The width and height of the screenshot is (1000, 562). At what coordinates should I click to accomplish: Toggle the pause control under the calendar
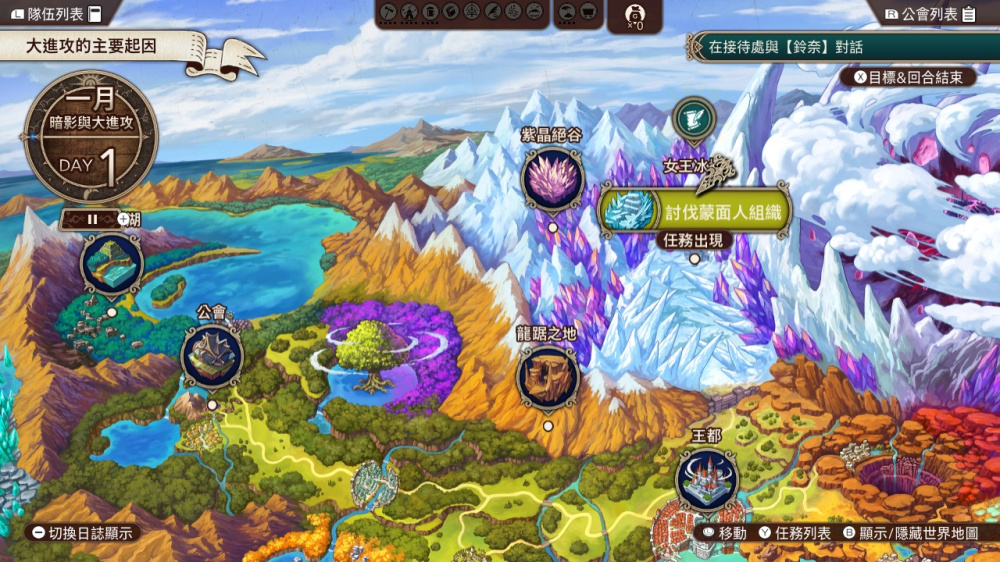tap(91, 218)
